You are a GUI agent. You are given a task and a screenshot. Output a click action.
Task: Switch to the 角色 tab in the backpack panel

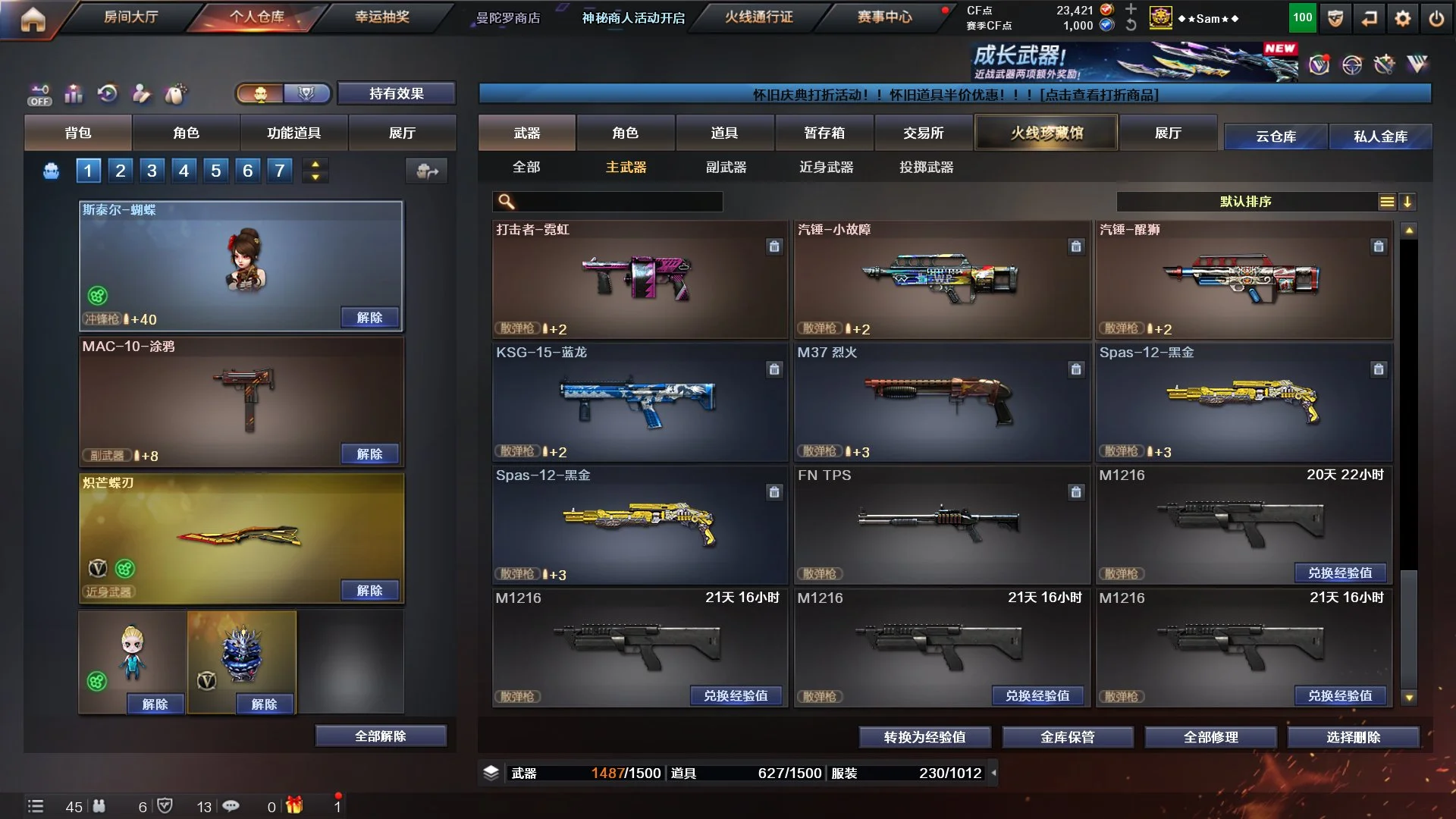tap(186, 133)
